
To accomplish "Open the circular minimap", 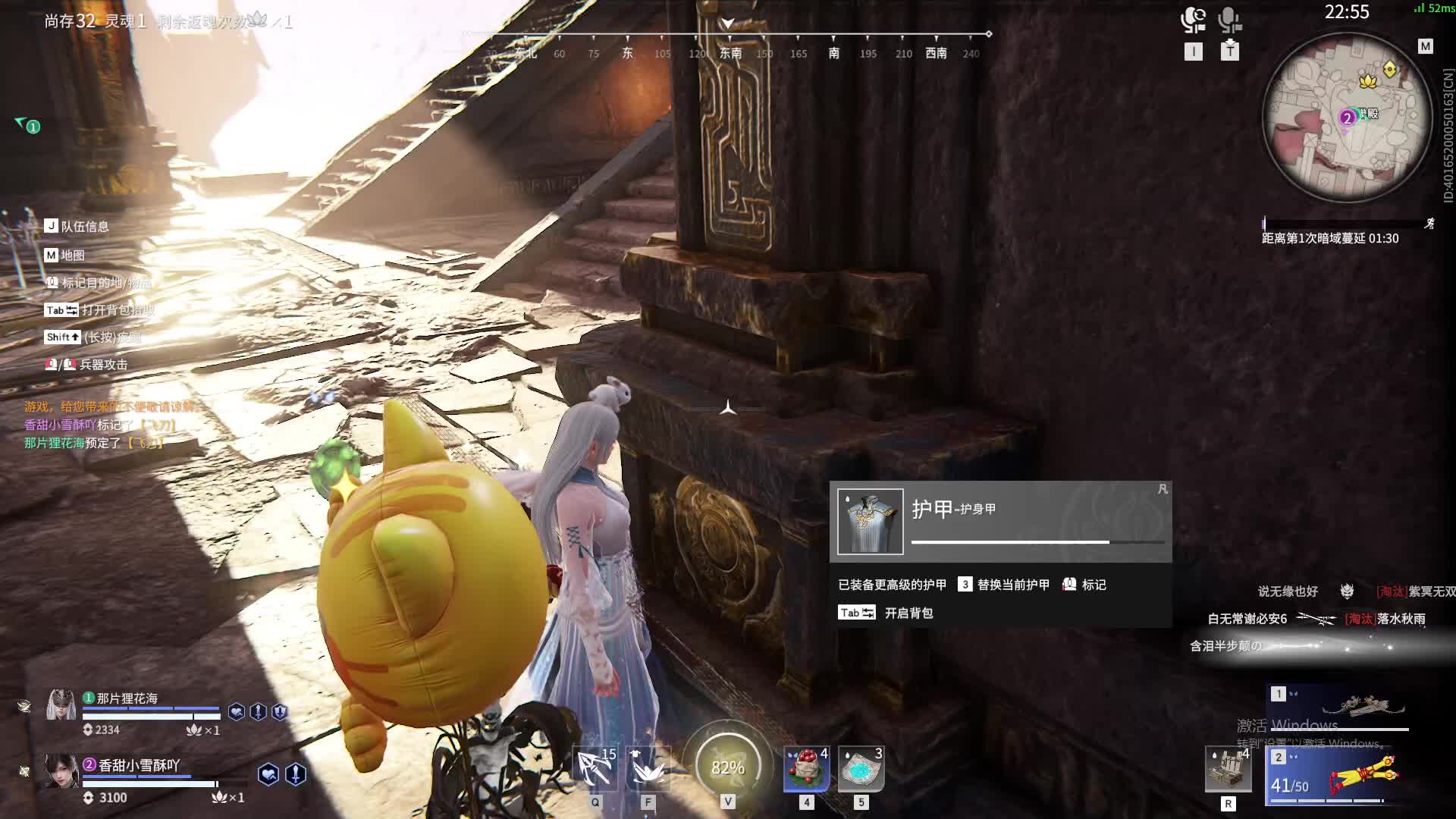I will [1347, 118].
